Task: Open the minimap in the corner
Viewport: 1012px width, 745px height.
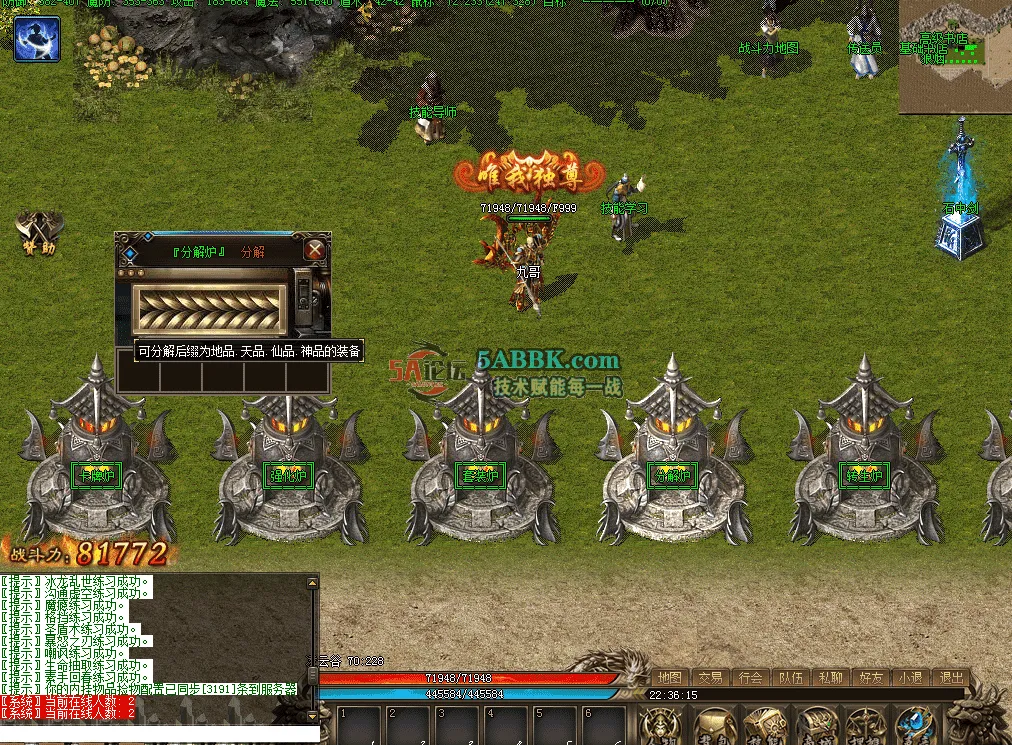Action: point(954,56)
